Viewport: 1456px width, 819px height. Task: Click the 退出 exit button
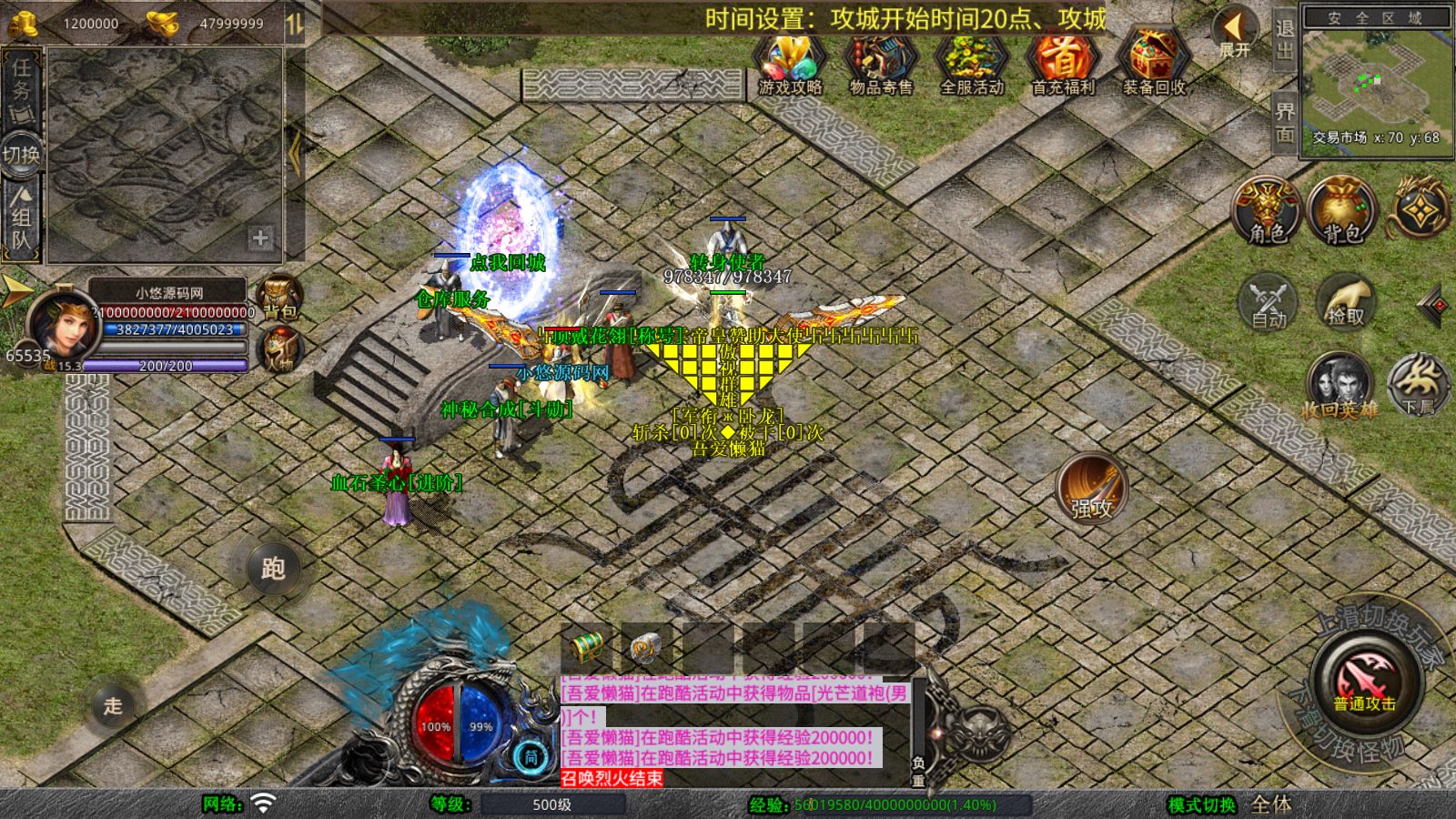click(x=1284, y=40)
